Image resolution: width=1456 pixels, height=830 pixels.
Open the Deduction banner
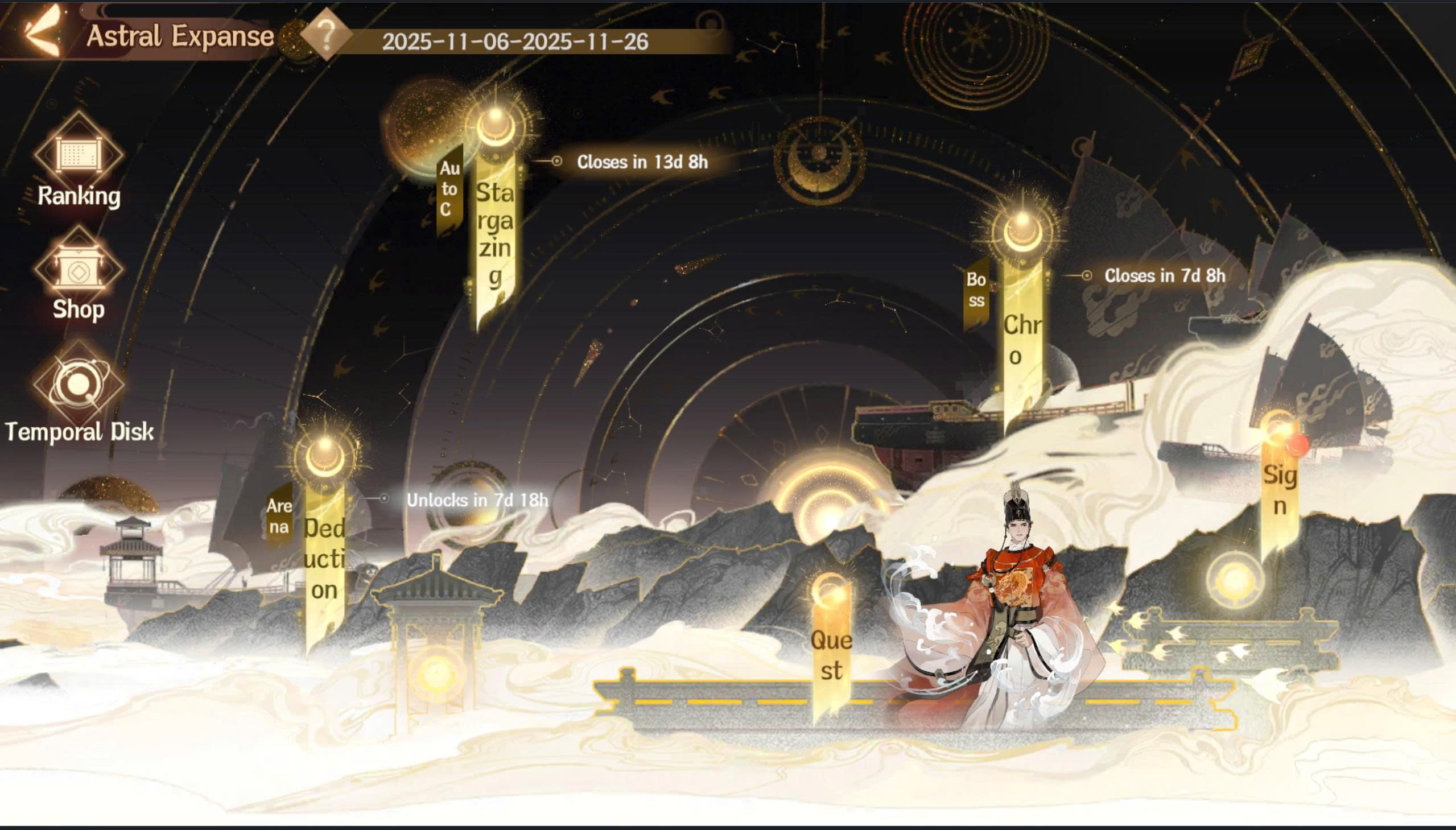[324, 559]
